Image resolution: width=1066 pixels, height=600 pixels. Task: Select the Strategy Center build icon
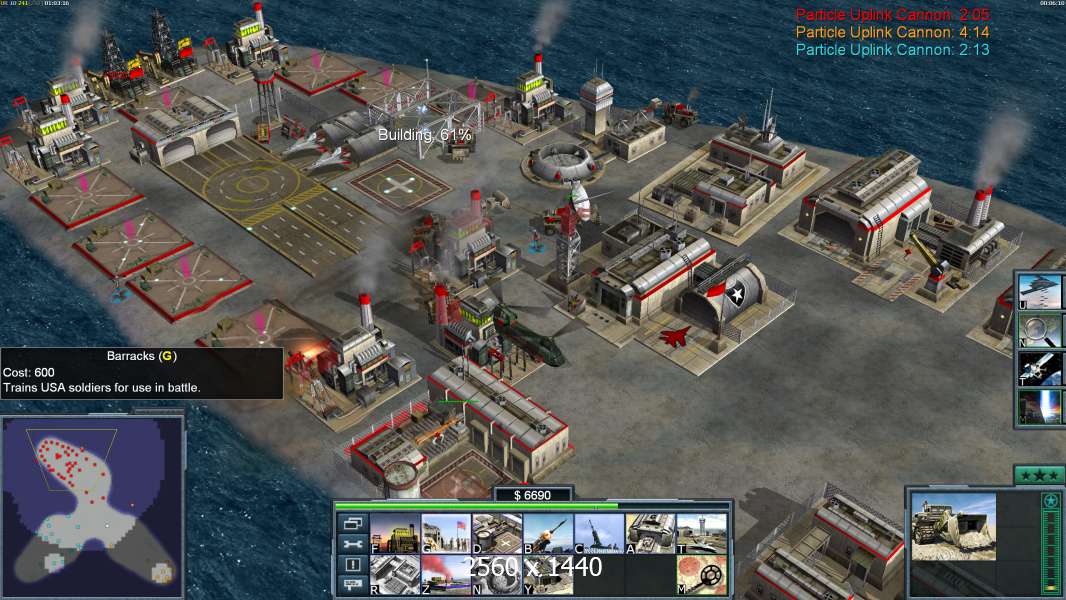395,575
